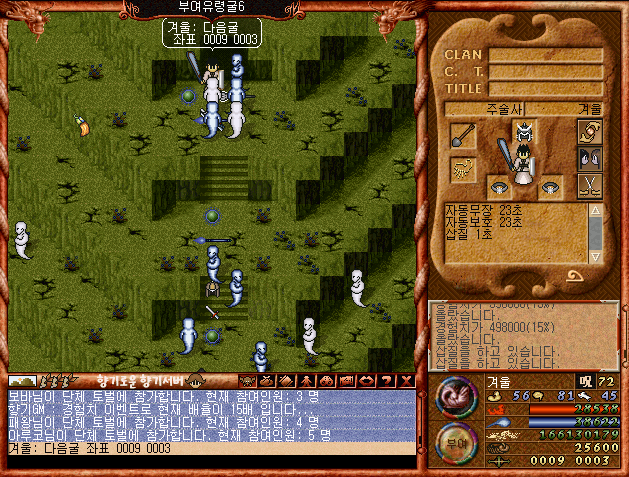The height and width of the screenshot is (477, 629).
Task: Click the skull icon in the chat toolbar
Action: 248,381
